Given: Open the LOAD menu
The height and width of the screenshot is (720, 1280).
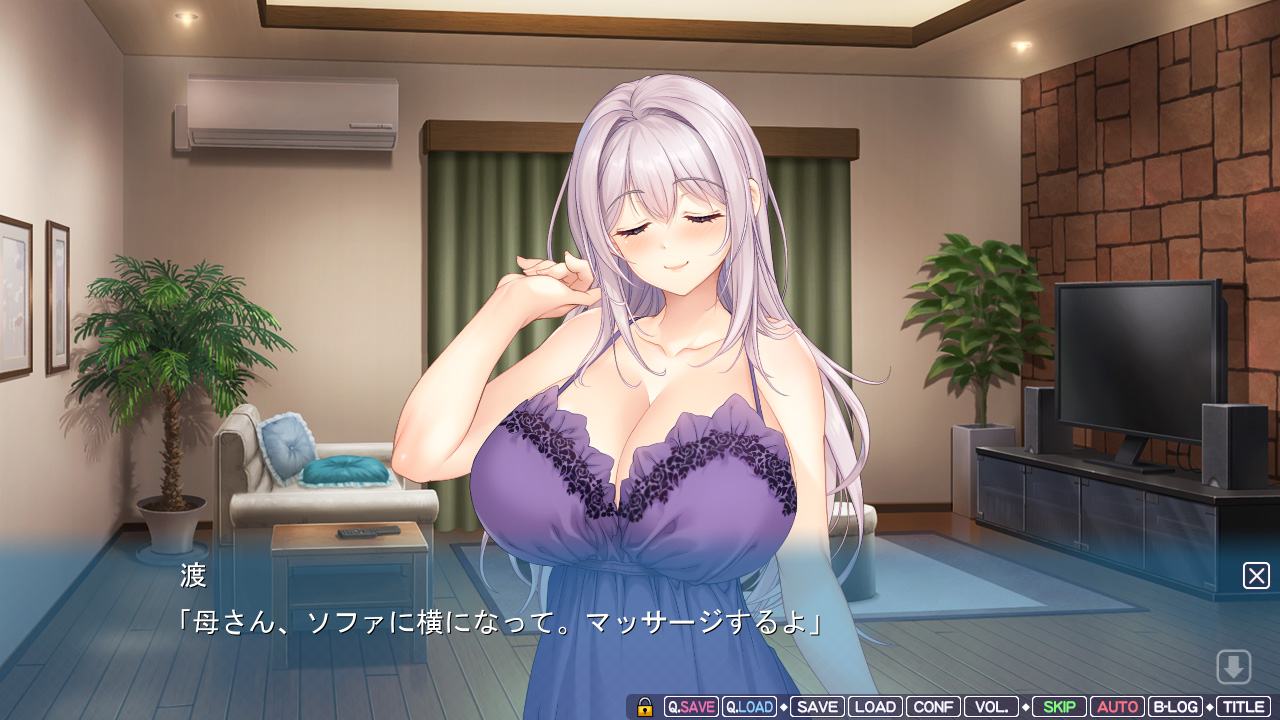Looking at the screenshot, I should click(x=875, y=707).
